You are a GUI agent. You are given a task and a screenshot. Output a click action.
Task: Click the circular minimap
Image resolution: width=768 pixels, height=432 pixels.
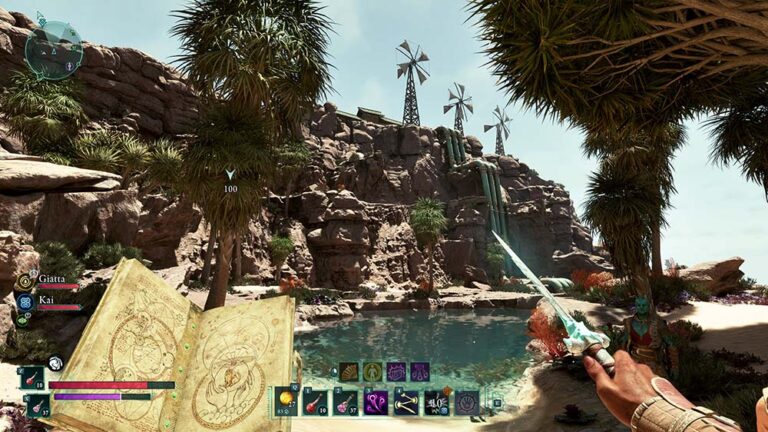coord(53,50)
